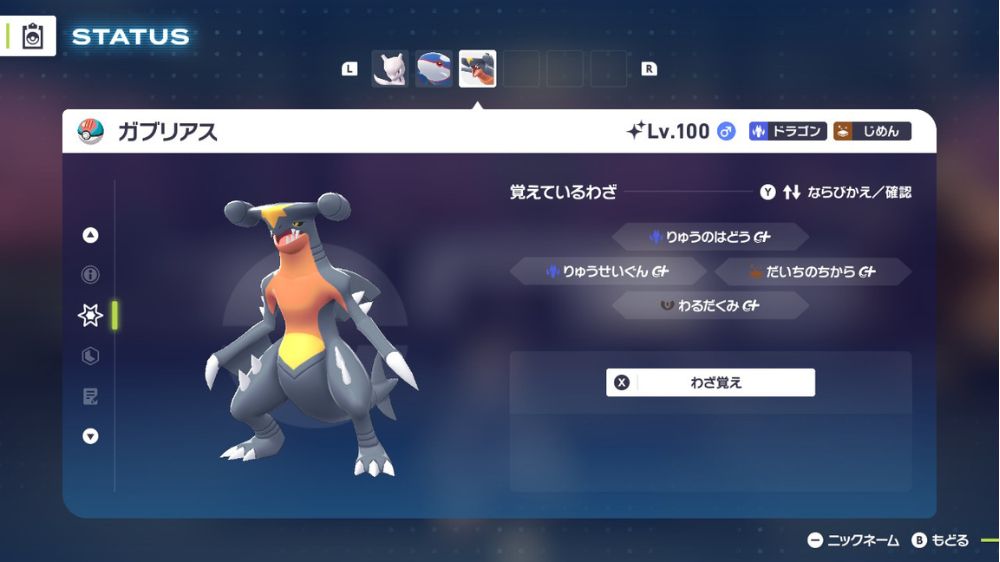Choose the わるだくみ move
This screenshot has height=562, width=1000.
coord(710,306)
